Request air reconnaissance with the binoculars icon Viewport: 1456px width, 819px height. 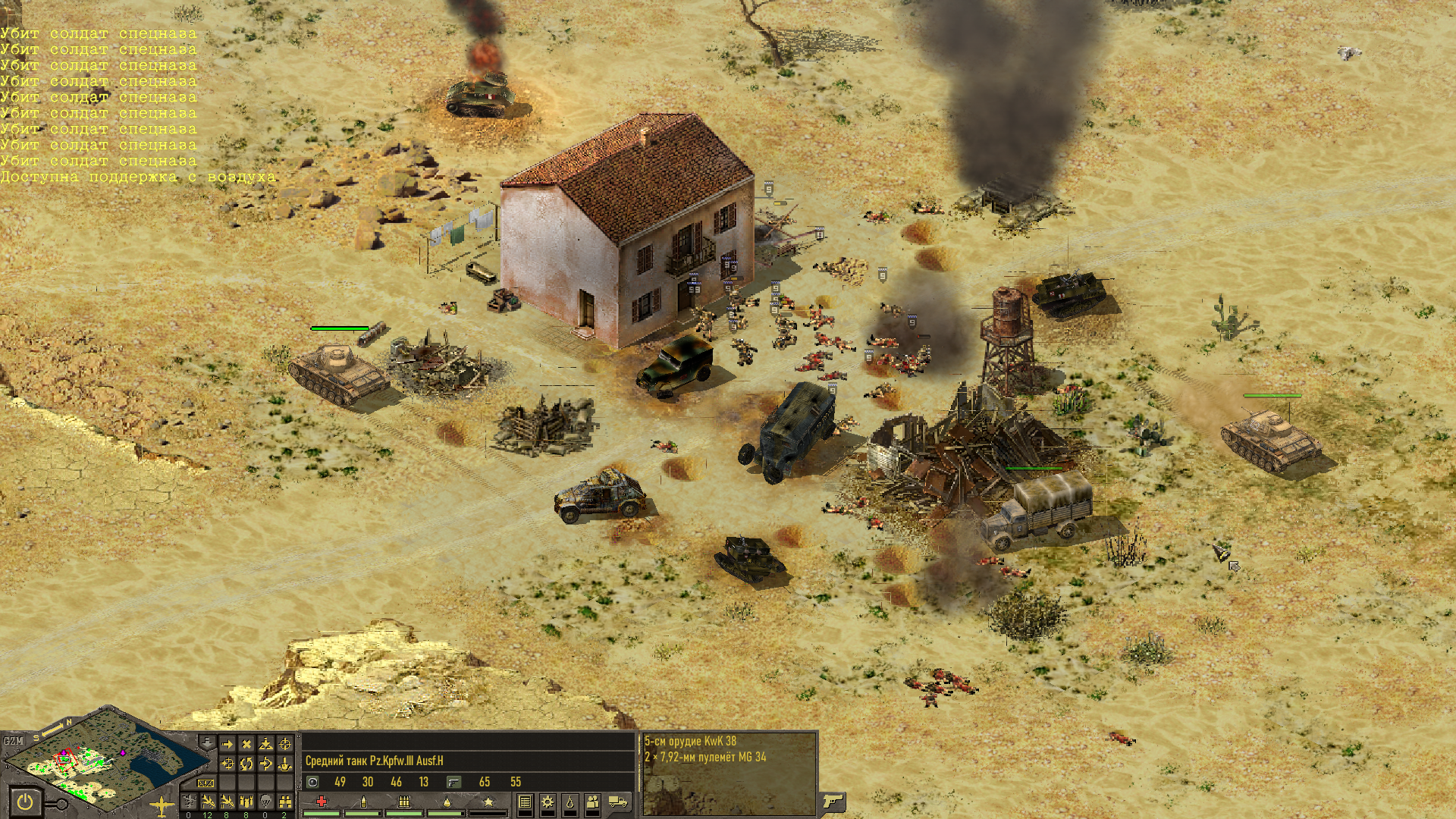coord(284,802)
